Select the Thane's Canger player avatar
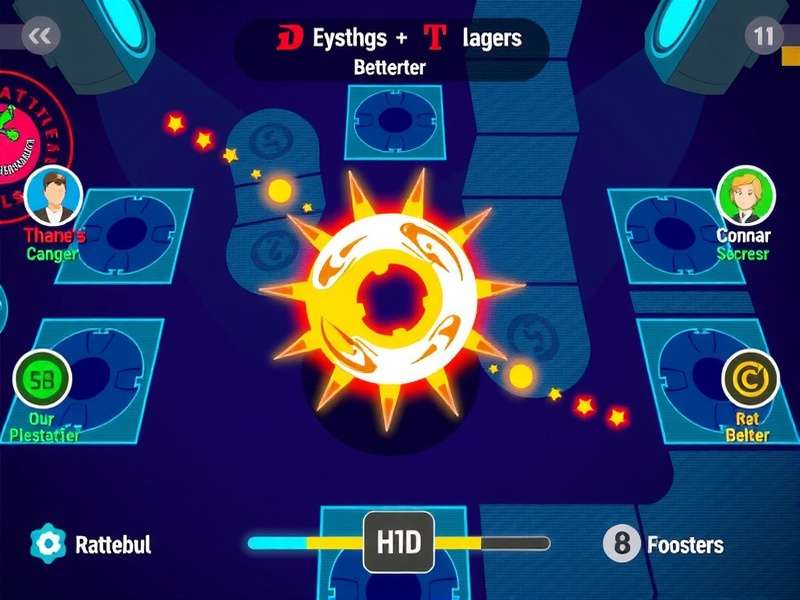800x600 pixels. [53, 196]
